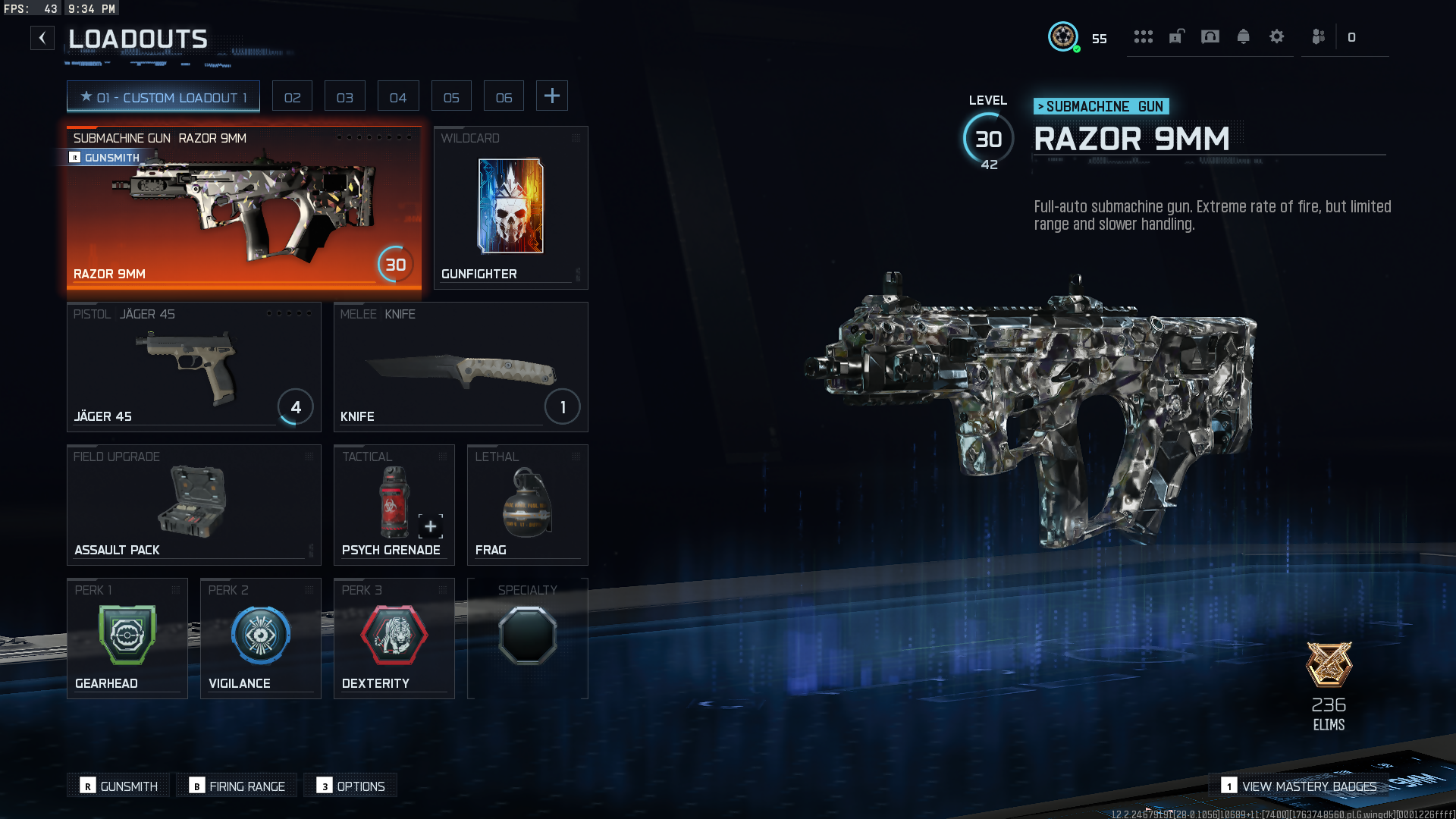Viewport: 1456px width, 819px height.
Task: Open the Gearhead perk slot
Action: 127,639
